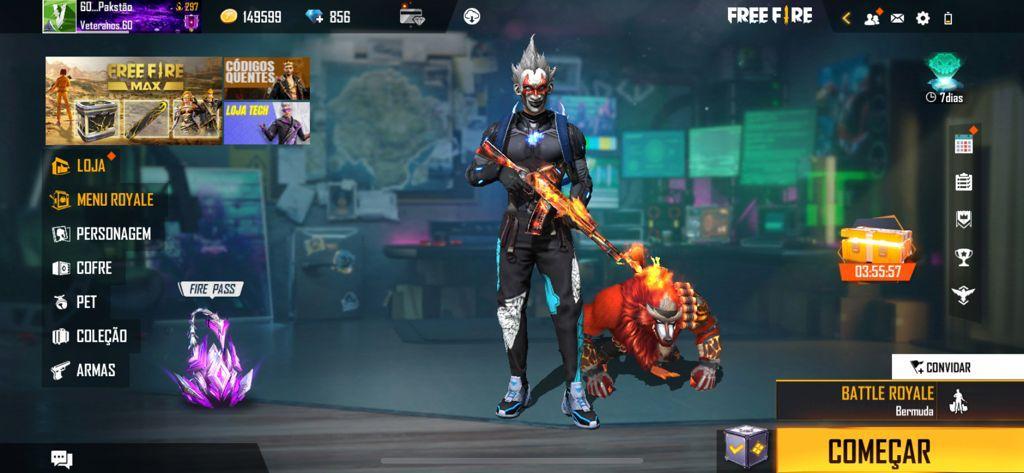Open the Códigos Quentes banner
Viewport: 1024px width, 473px height.
click(266, 78)
